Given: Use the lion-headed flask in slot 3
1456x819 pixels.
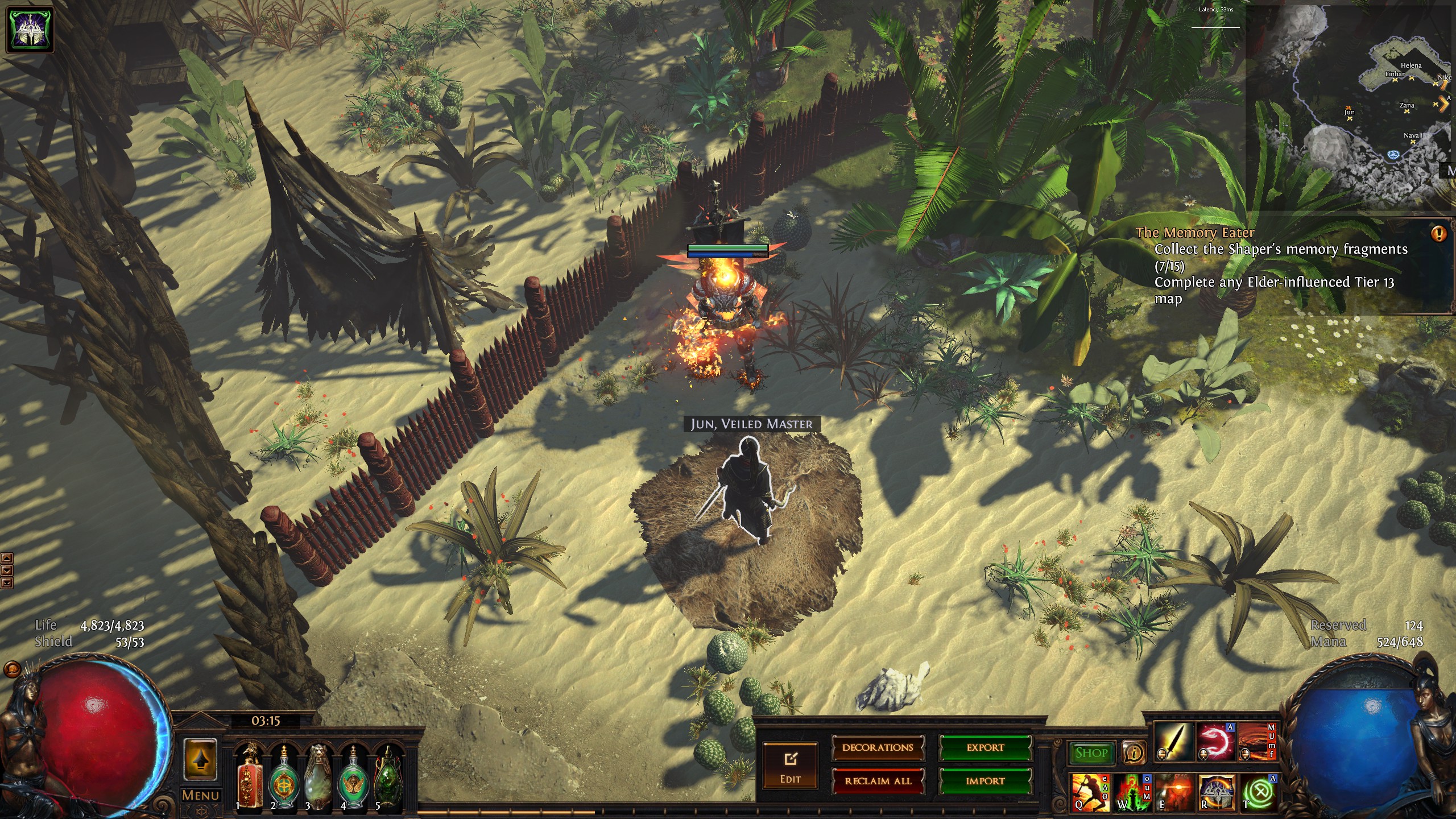Looking at the screenshot, I should click(318, 776).
